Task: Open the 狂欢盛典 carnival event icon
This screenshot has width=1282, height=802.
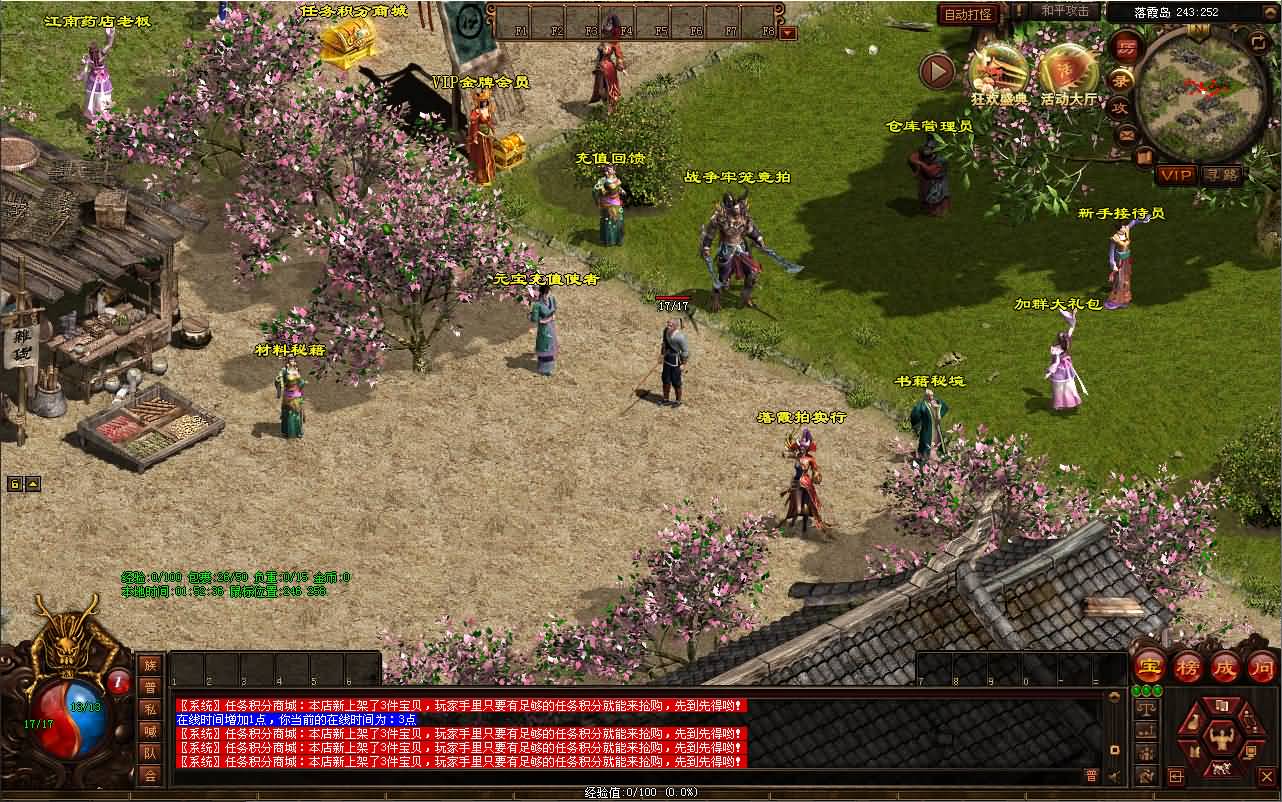Action: (x=998, y=70)
